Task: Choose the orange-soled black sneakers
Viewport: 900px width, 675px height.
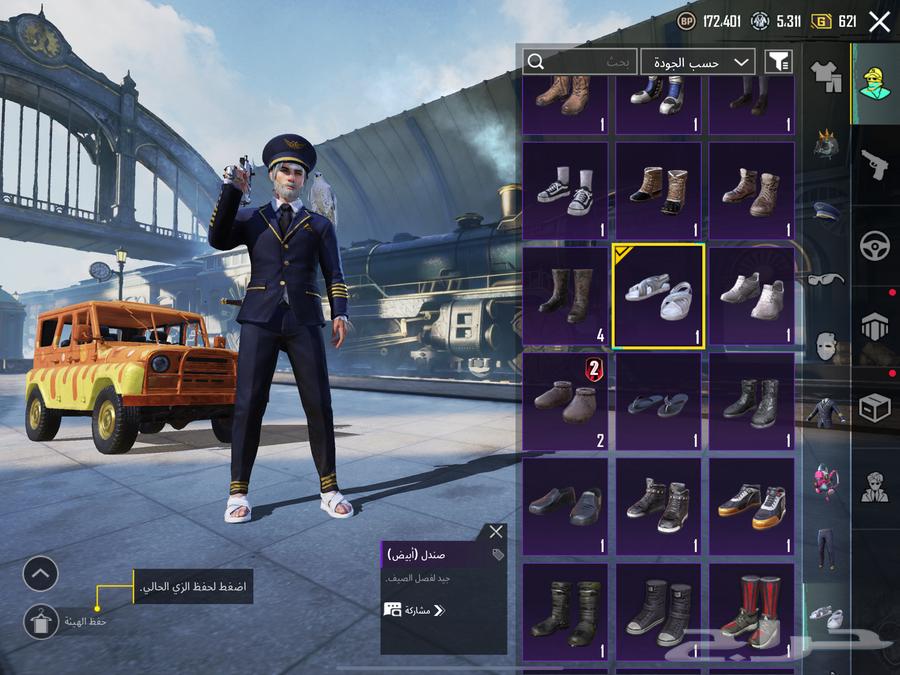Action: (752, 506)
